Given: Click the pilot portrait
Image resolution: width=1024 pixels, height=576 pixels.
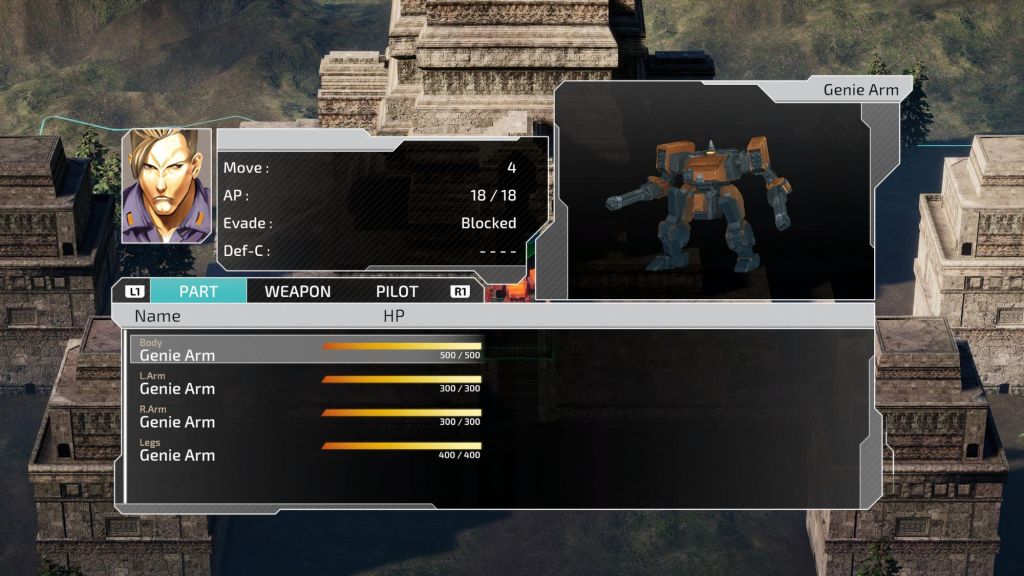Looking at the screenshot, I should click(x=167, y=187).
